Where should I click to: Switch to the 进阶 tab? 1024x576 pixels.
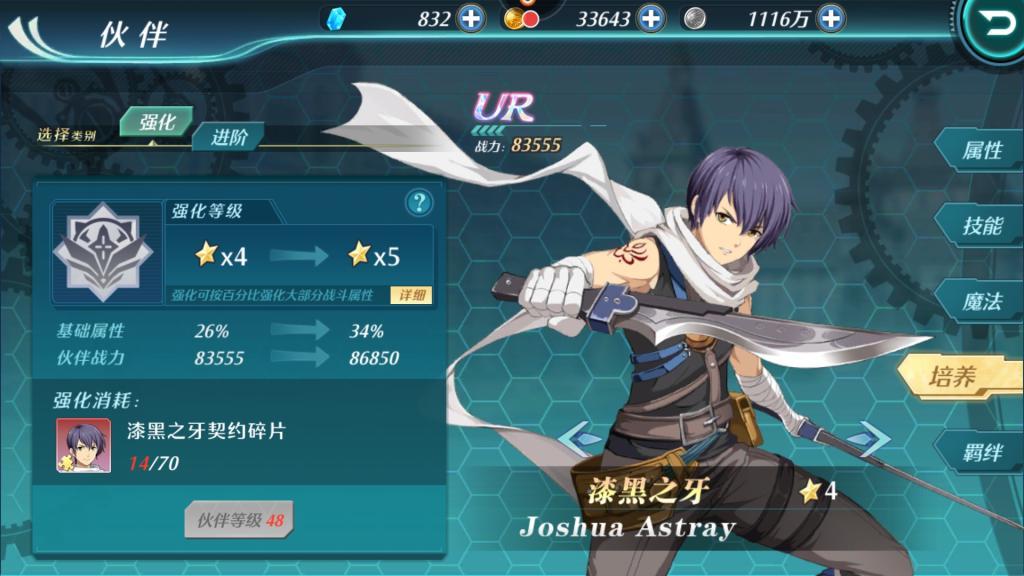[227, 138]
